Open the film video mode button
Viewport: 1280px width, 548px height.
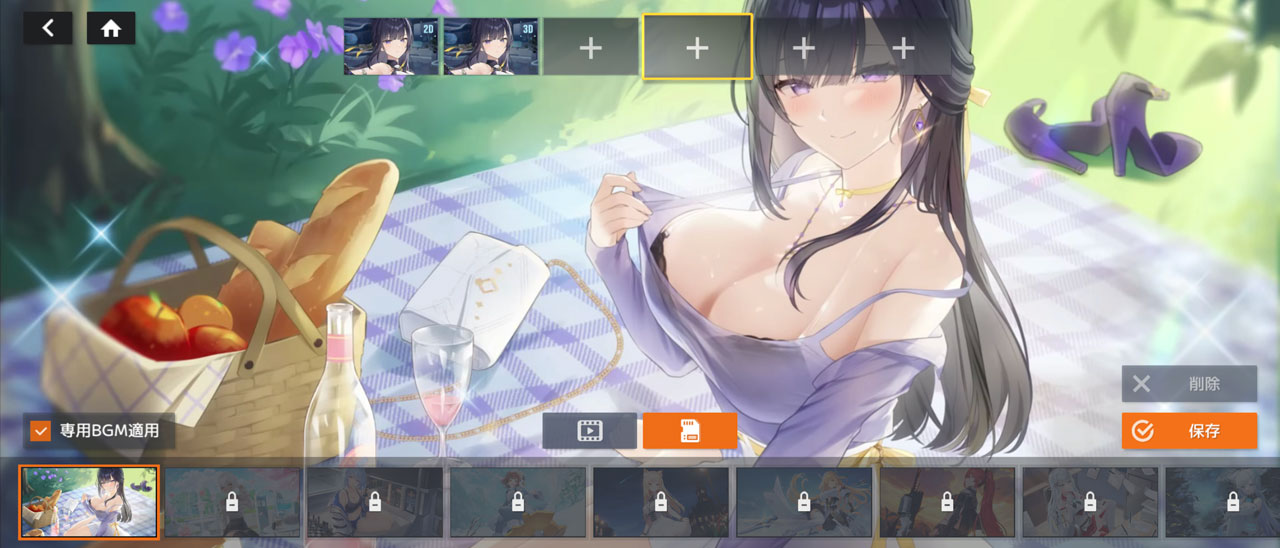coord(589,431)
